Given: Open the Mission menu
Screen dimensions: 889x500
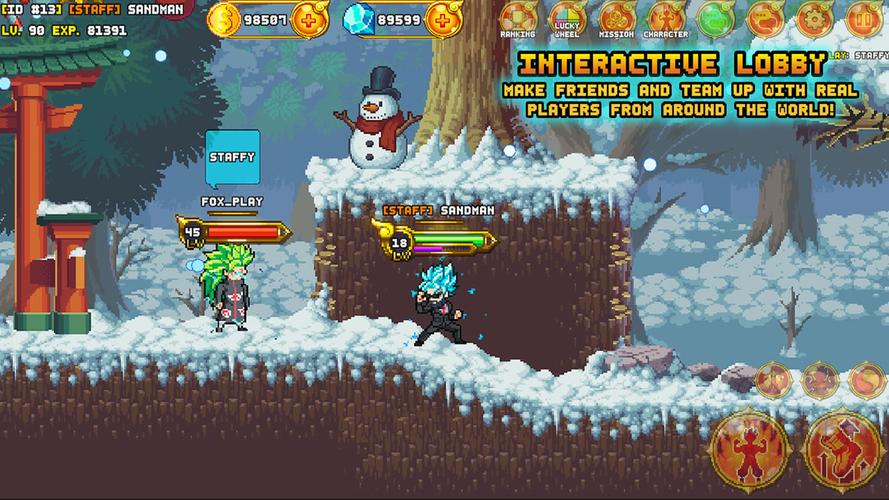Looking at the screenshot, I should [x=617, y=18].
